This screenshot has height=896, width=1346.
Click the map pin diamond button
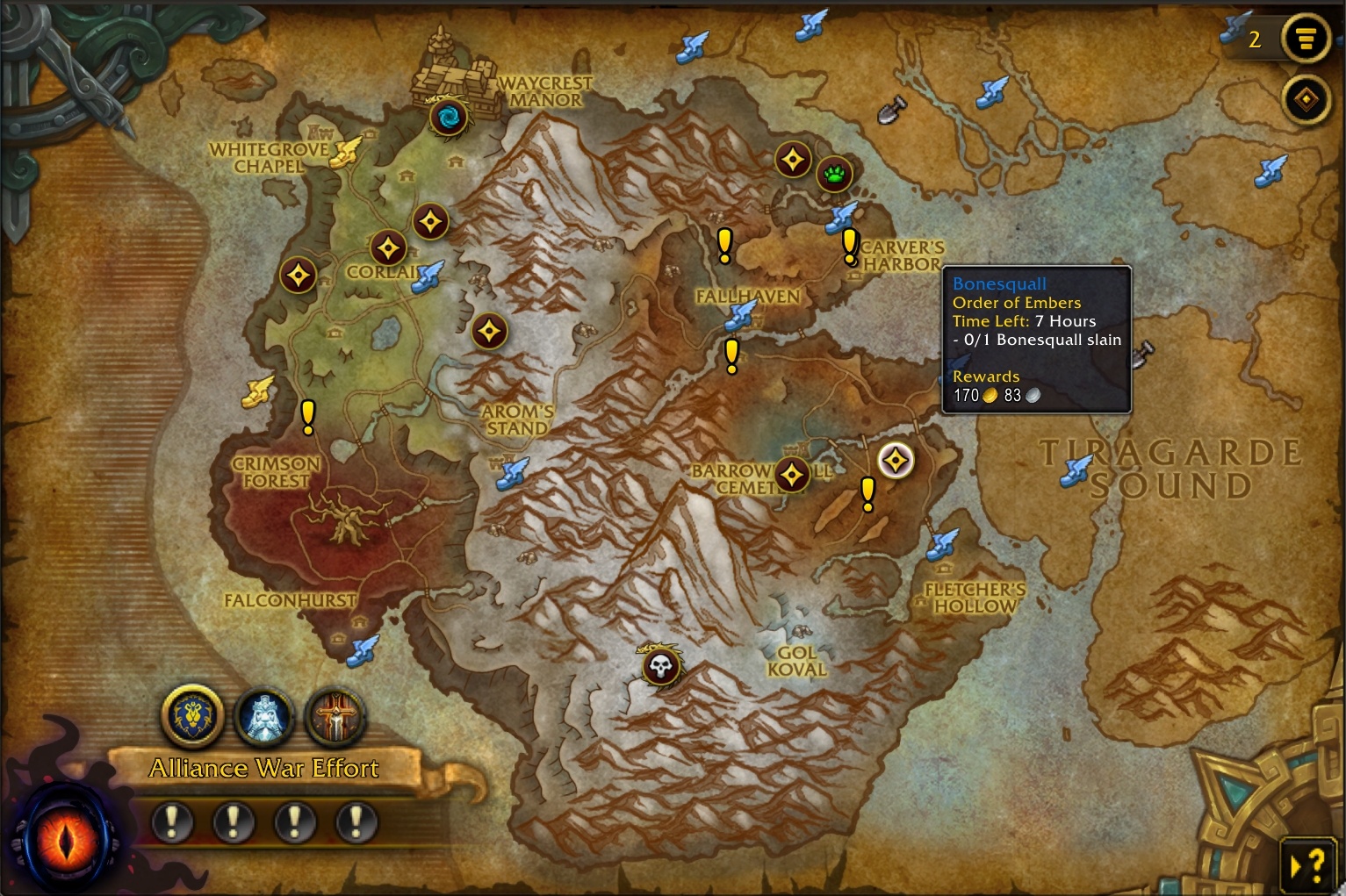tap(1306, 99)
